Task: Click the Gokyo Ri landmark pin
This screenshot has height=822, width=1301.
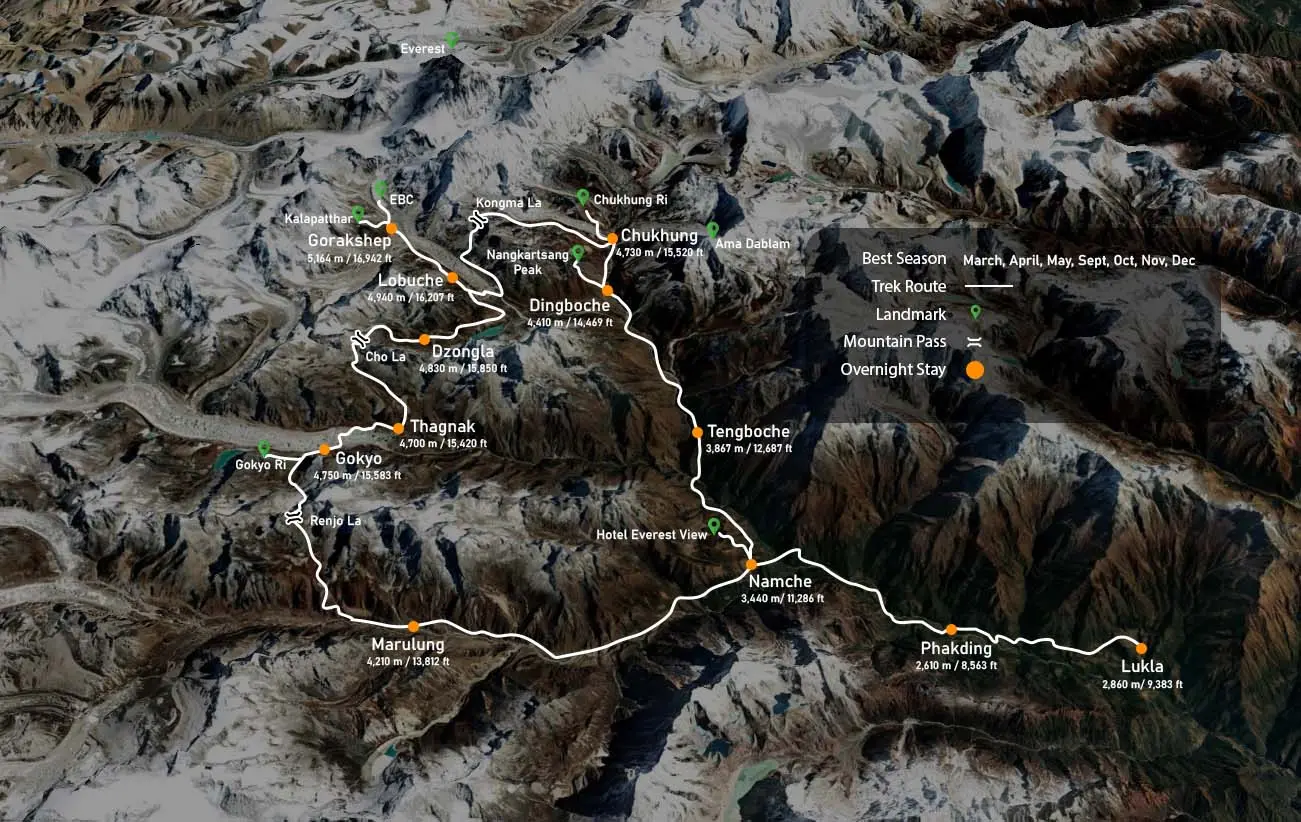Action: click(x=264, y=449)
